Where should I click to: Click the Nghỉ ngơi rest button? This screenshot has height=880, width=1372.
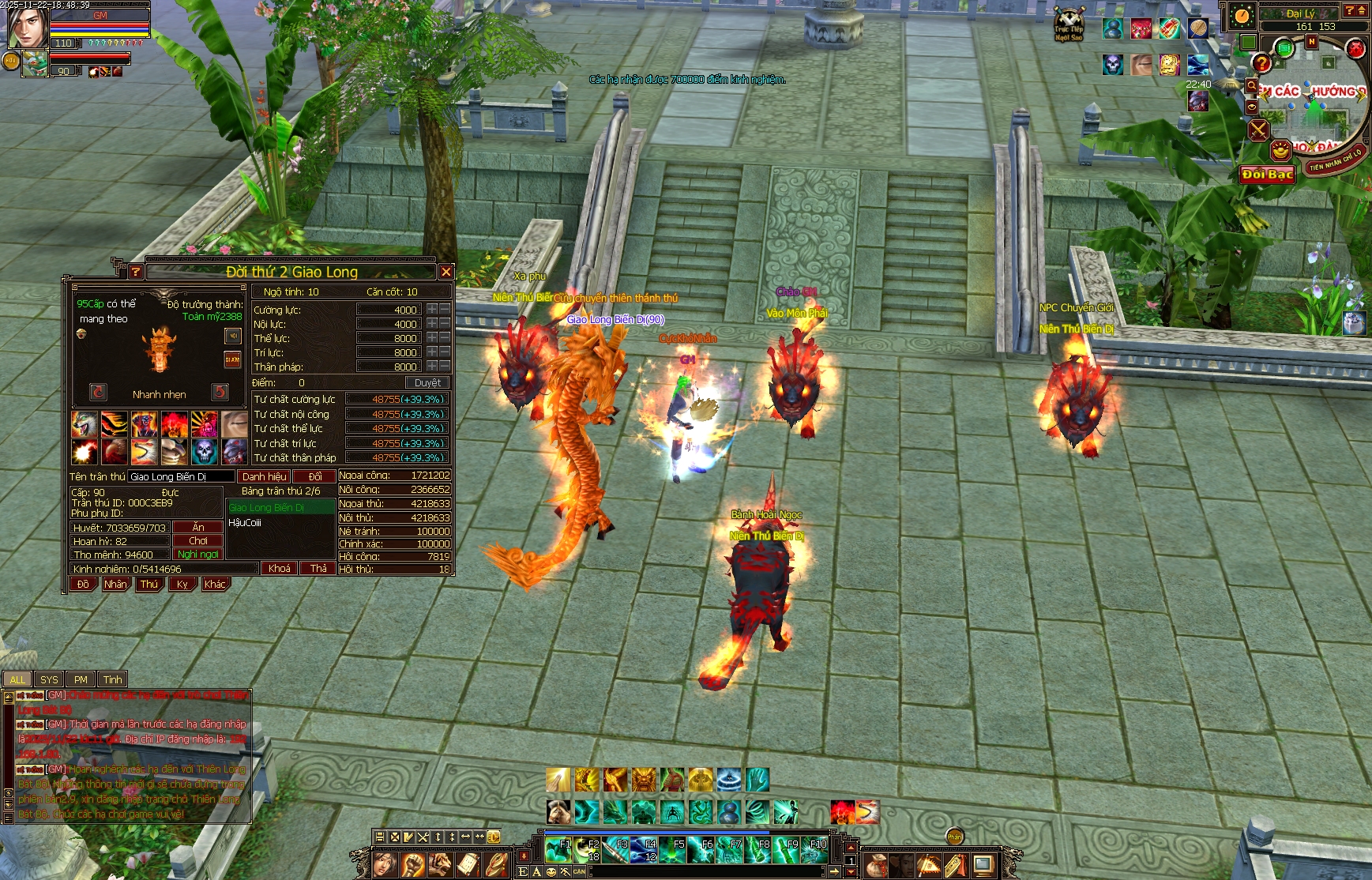click(198, 555)
